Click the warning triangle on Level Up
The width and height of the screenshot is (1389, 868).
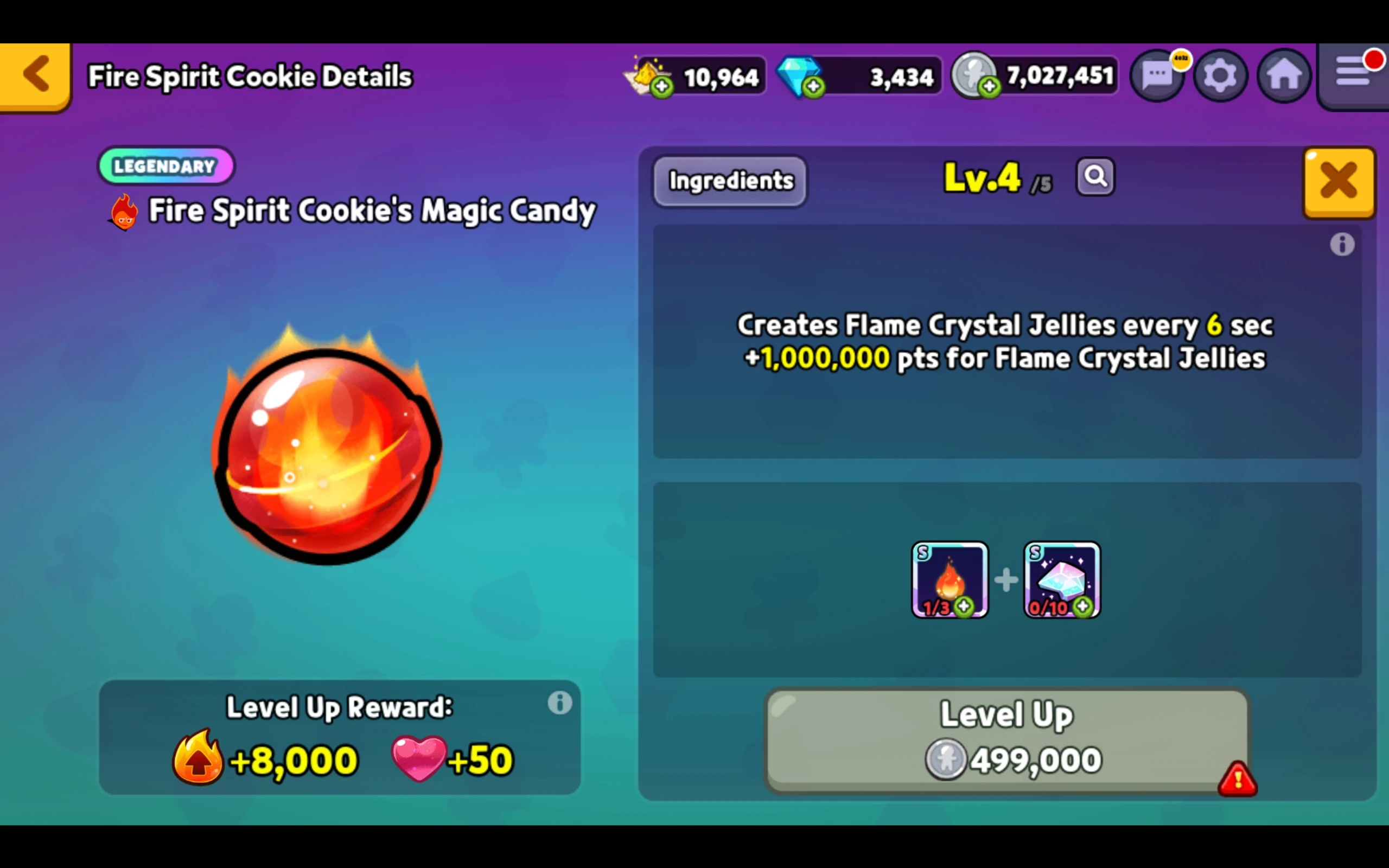tap(1238, 779)
